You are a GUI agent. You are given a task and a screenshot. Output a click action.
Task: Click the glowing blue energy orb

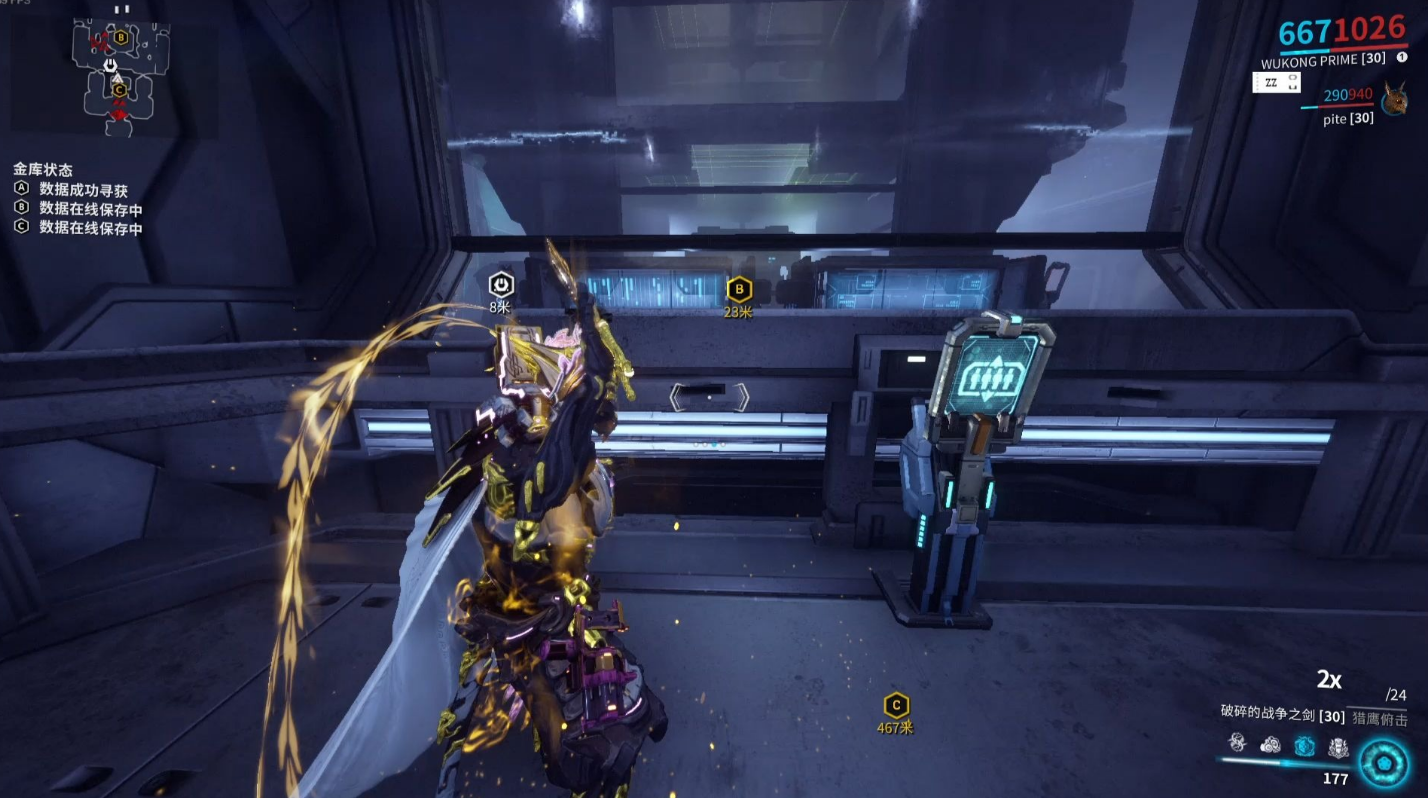click(1384, 762)
